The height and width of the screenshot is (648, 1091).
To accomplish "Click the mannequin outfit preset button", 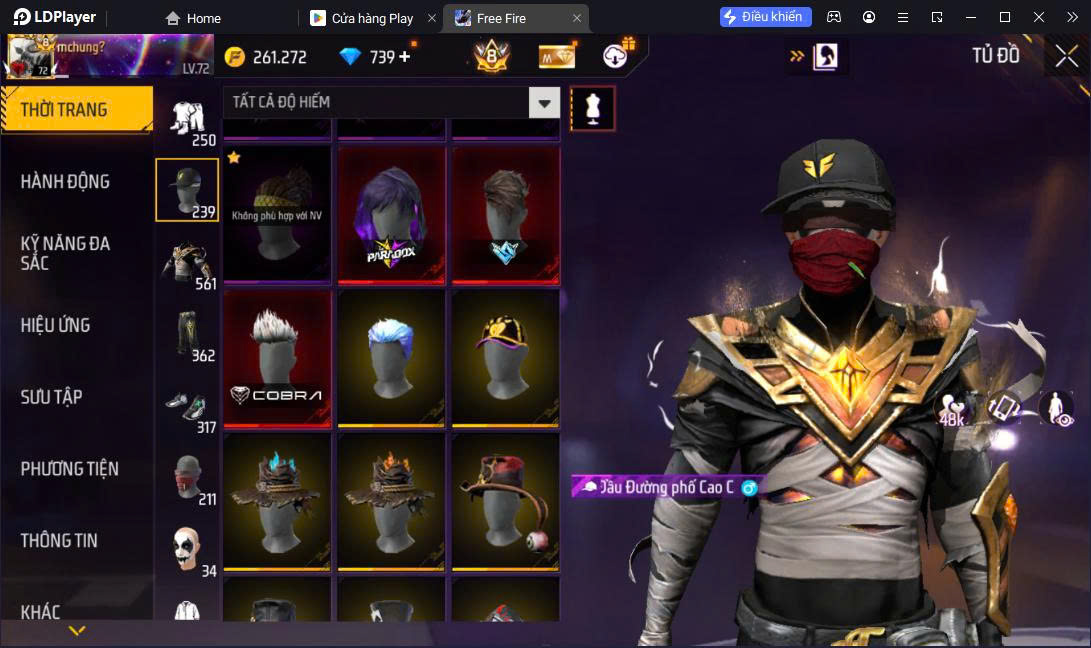I will pos(593,108).
